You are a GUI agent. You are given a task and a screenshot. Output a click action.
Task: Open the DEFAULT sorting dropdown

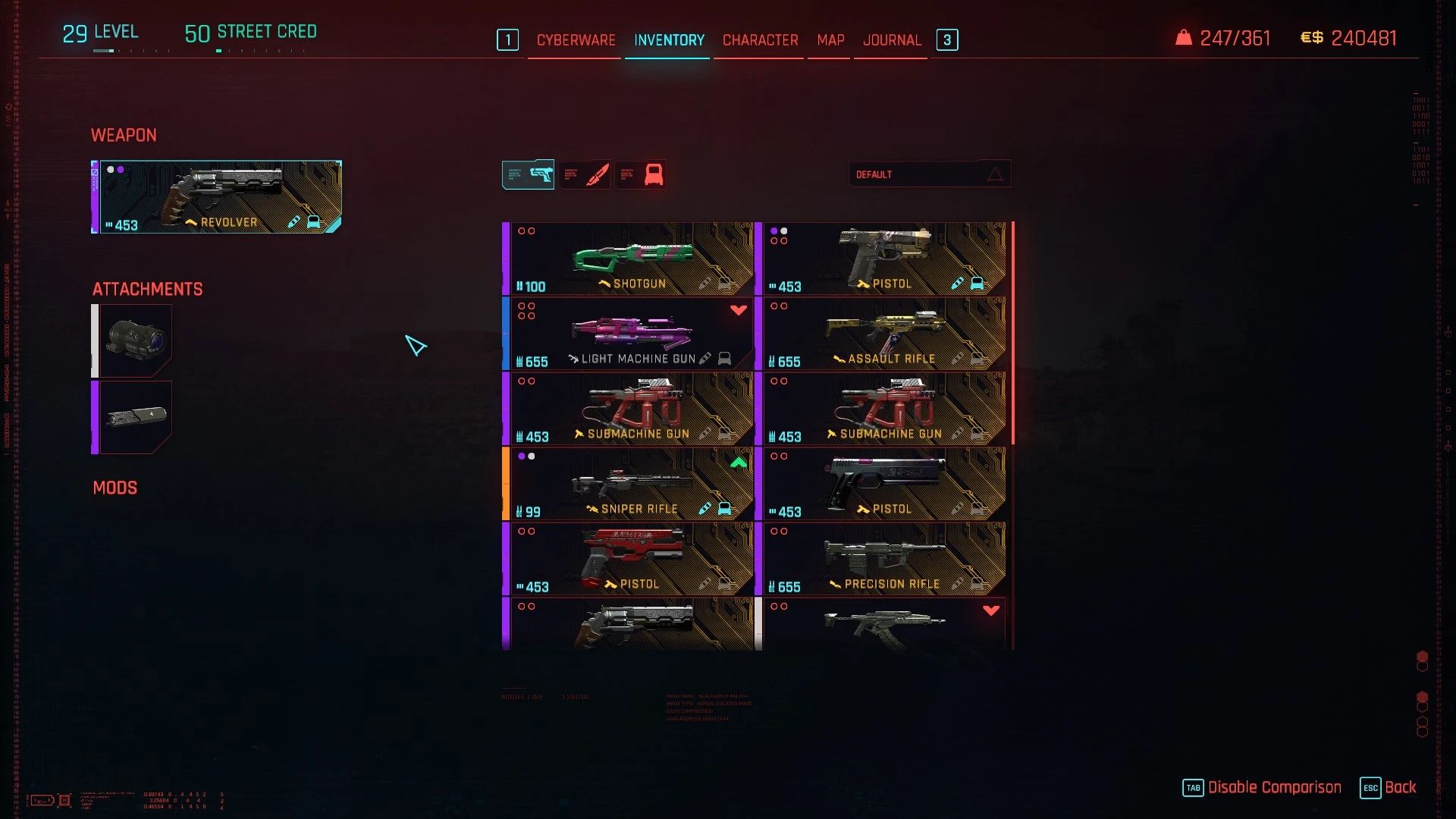[930, 174]
